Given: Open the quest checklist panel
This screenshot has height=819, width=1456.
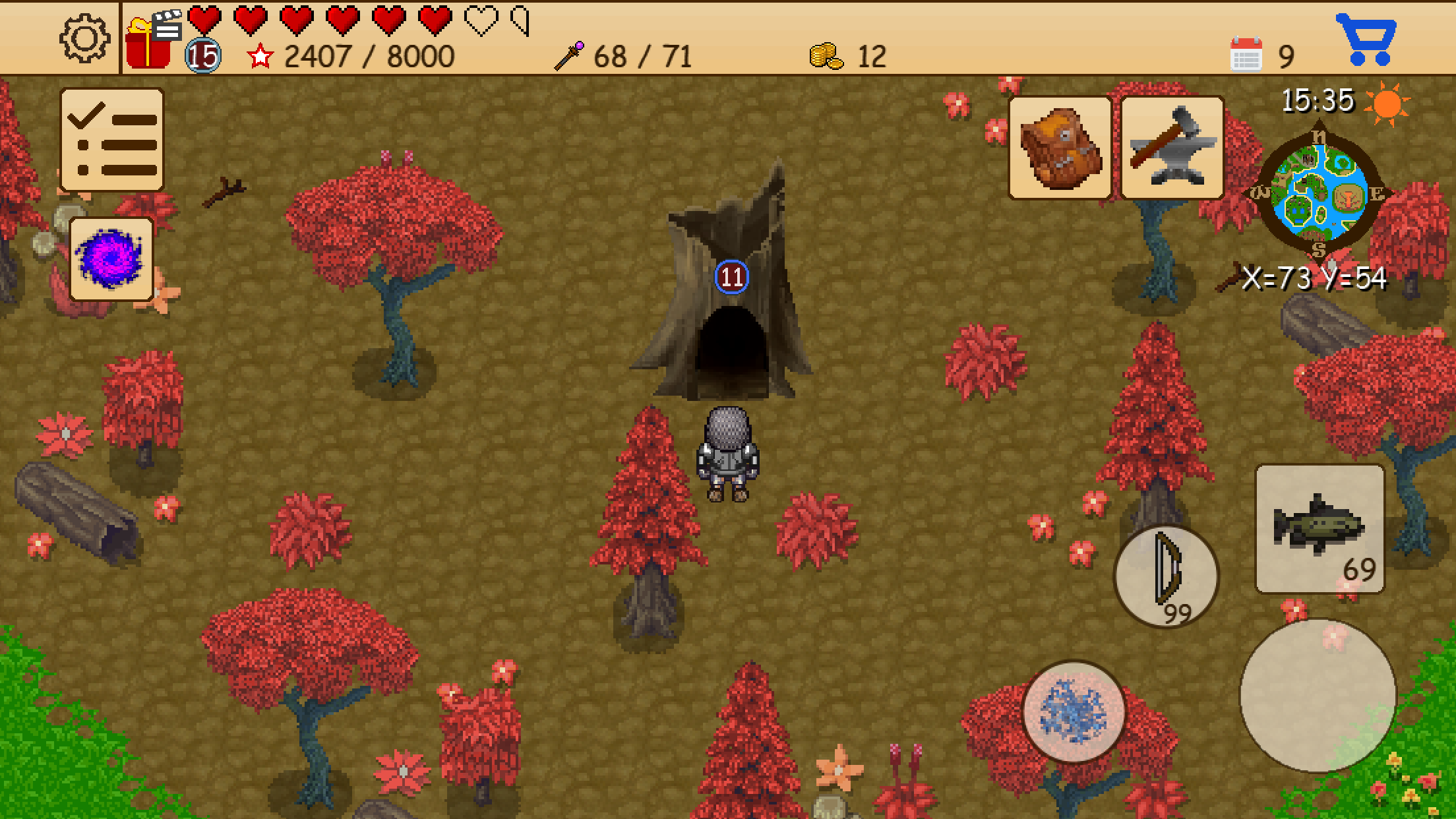Looking at the screenshot, I should [111, 140].
